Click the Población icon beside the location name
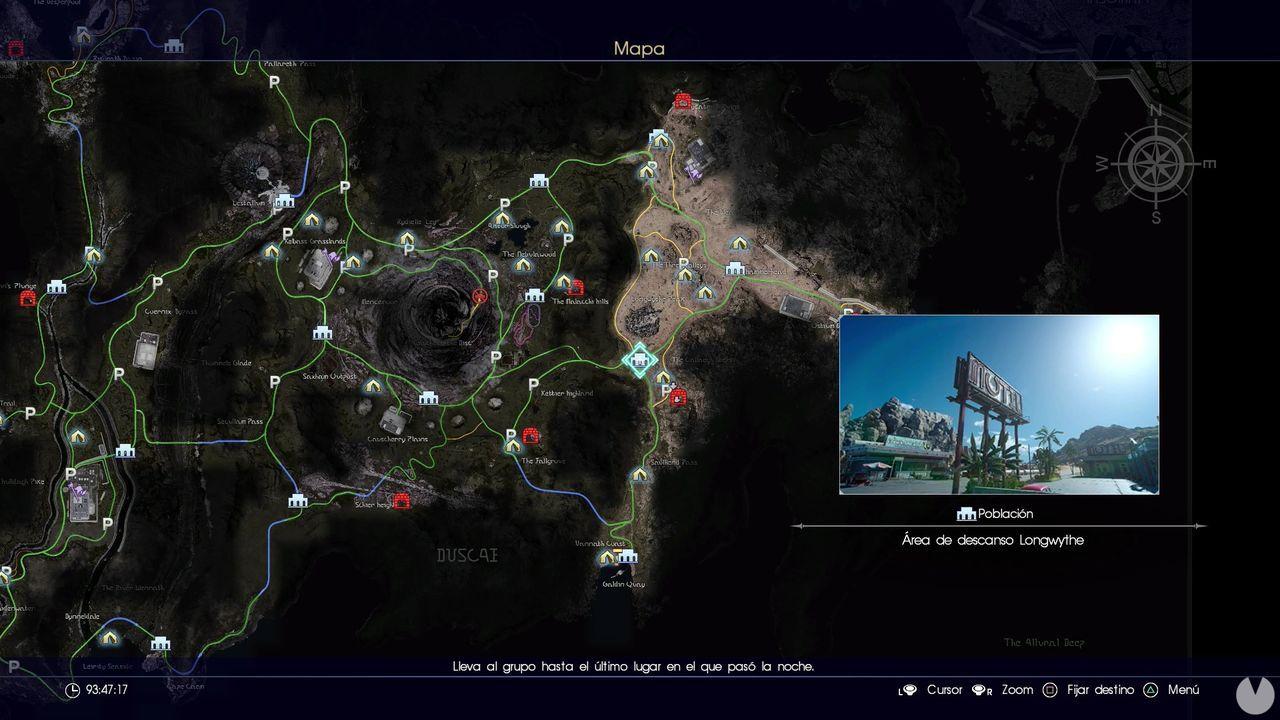 (965, 513)
